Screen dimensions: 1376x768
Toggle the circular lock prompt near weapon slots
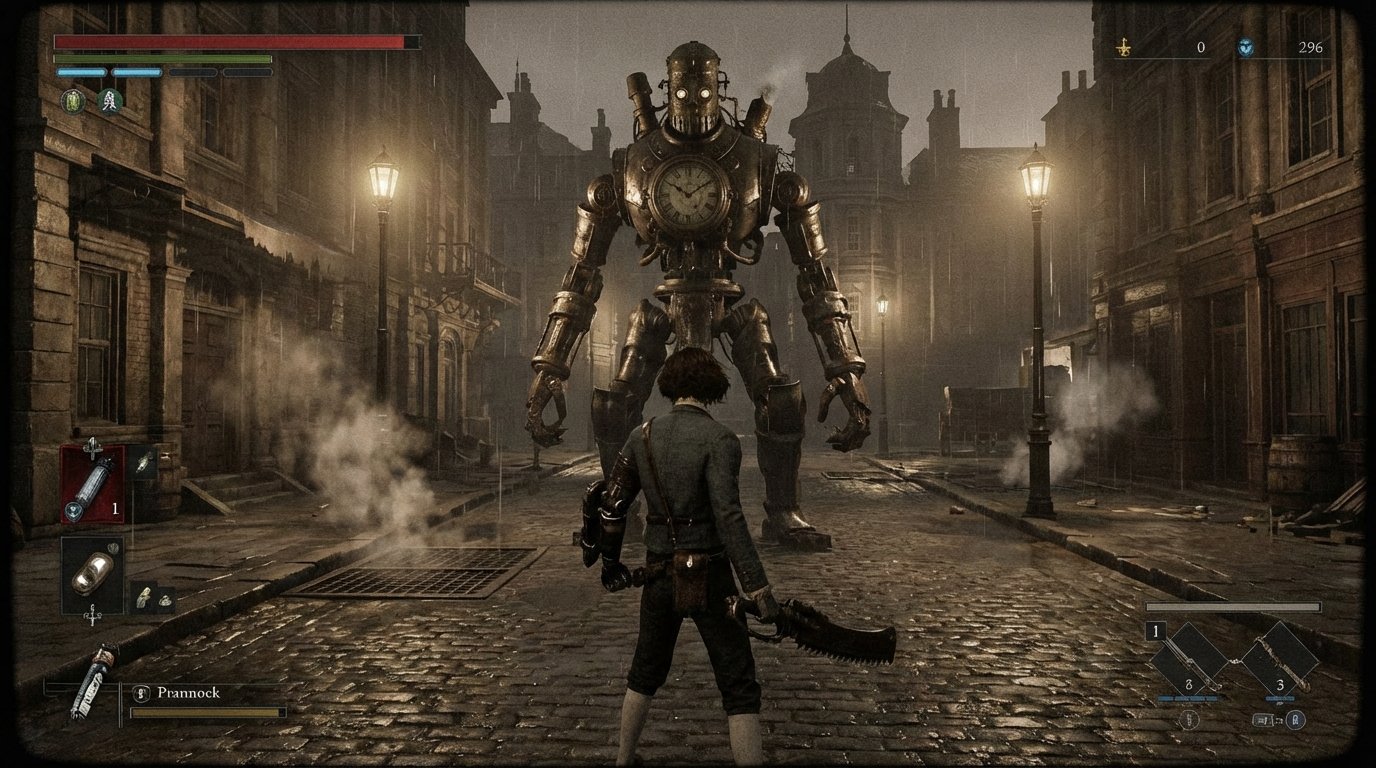pyautogui.click(x=1295, y=720)
